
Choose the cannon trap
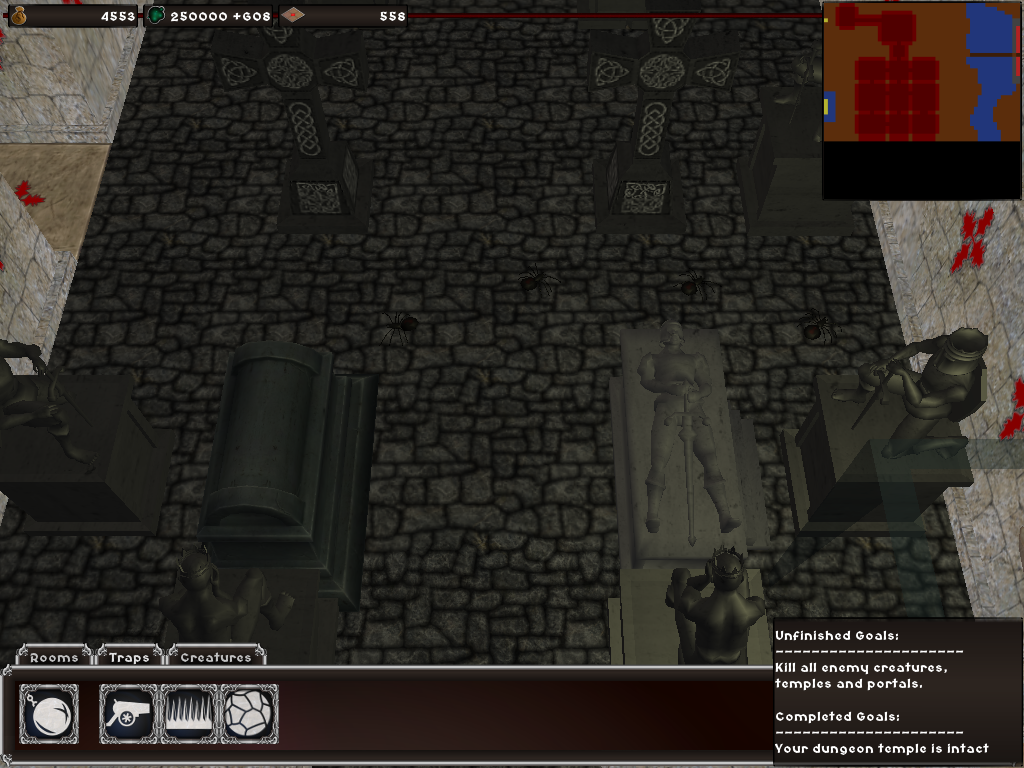128,714
